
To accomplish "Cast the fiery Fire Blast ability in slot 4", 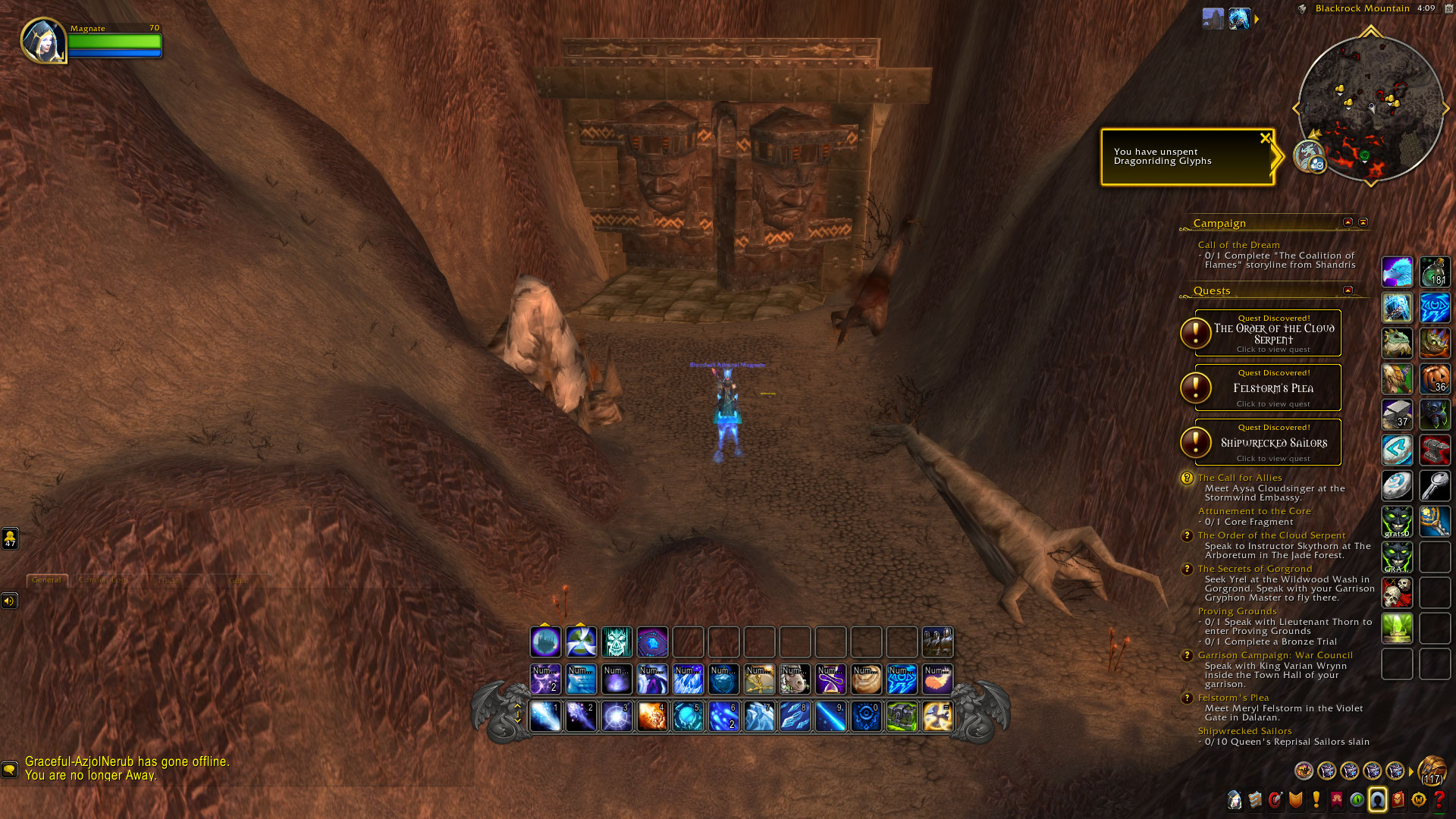I will tap(652, 717).
